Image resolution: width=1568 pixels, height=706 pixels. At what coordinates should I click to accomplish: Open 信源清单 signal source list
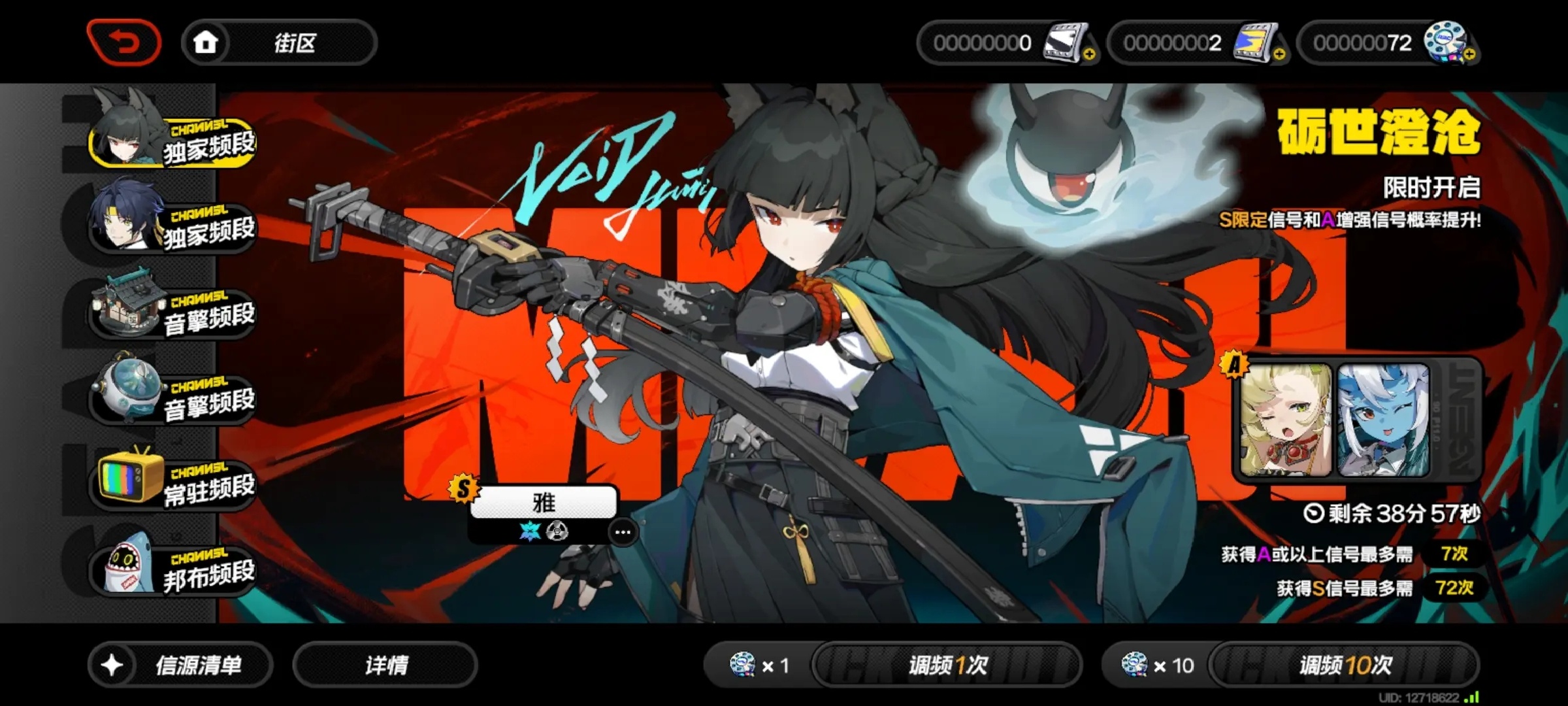coord(180,665)
